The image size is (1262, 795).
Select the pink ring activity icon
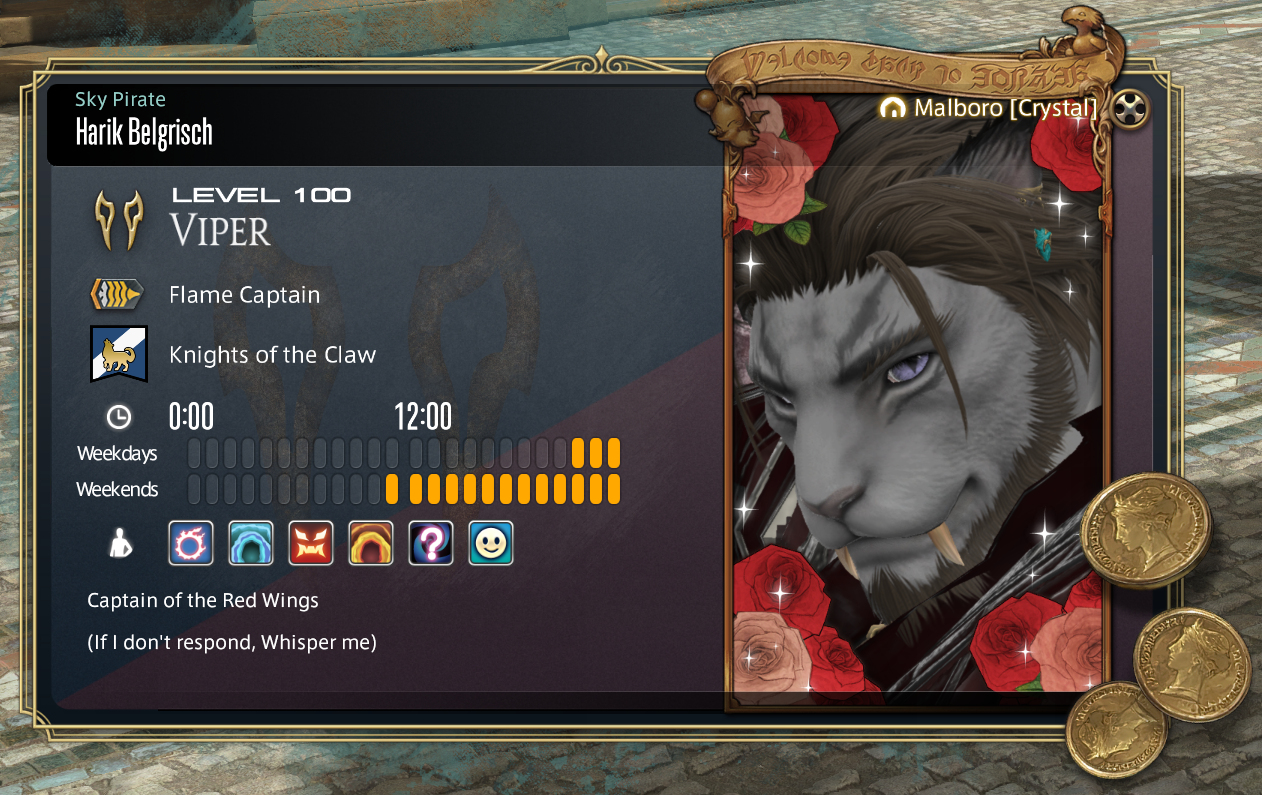[x=191, y=543]
